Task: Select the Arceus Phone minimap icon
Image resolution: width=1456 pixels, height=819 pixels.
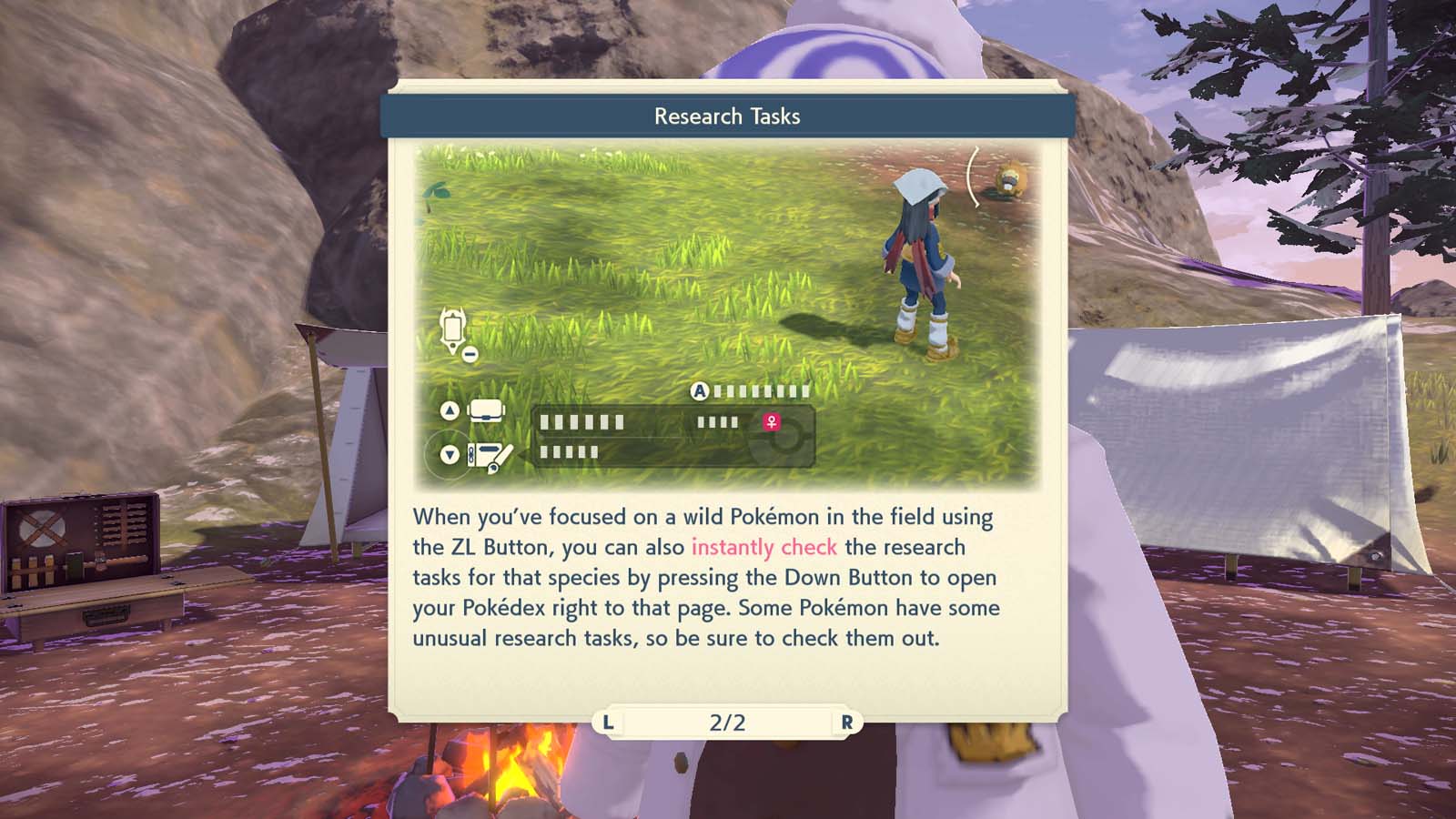Action: (x=451, y=332)
